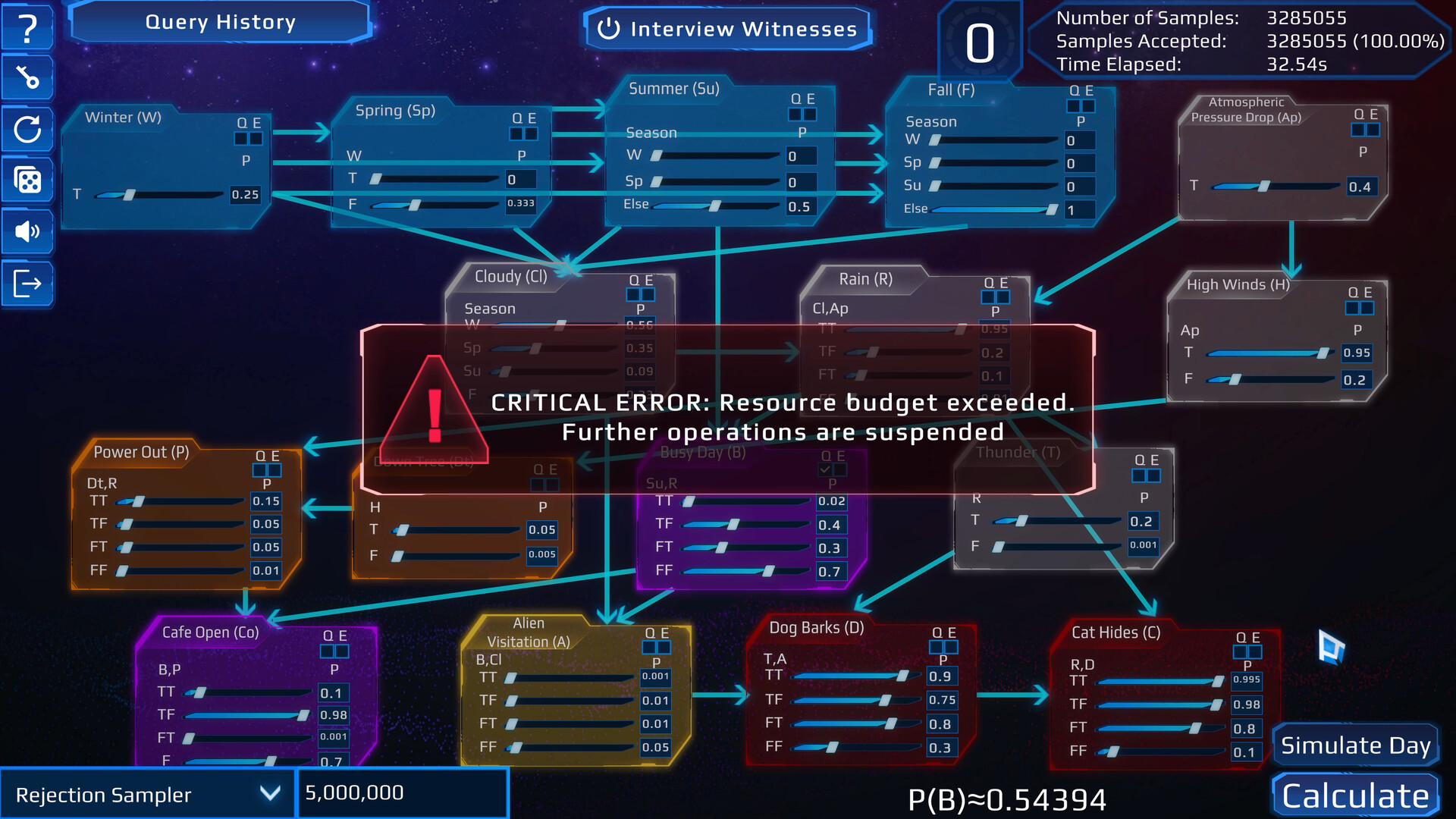Click the Simulate Day button
1456x819 pixels.
1355,745
